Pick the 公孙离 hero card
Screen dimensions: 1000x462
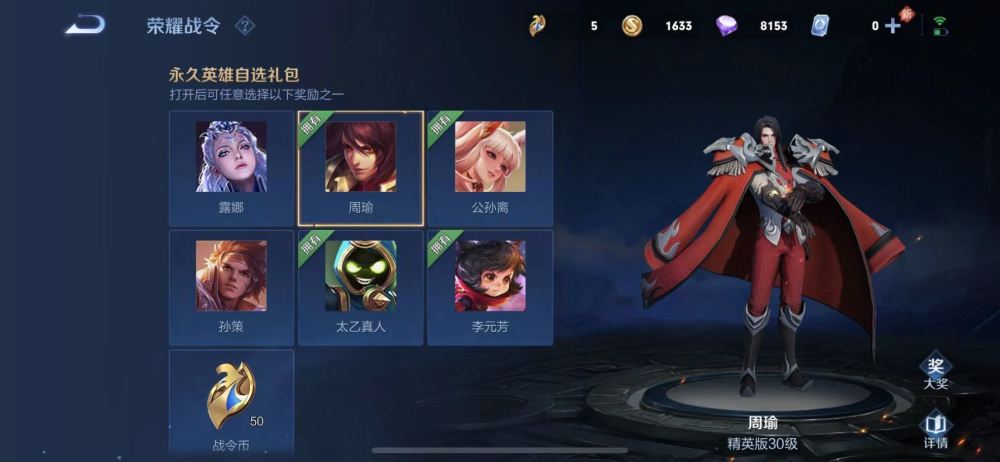(490, 167)
